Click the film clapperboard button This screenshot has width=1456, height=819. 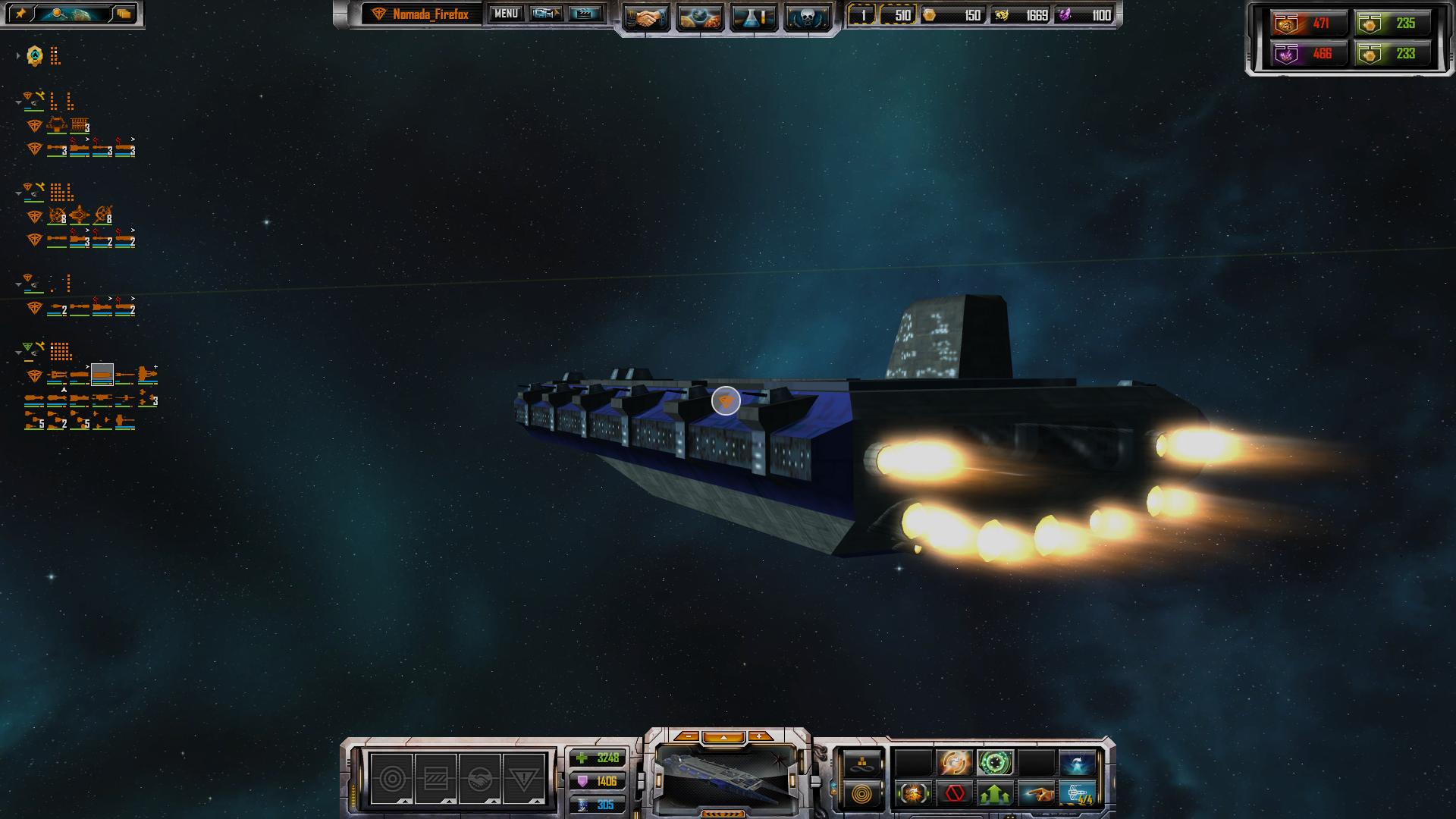(585, 14)
